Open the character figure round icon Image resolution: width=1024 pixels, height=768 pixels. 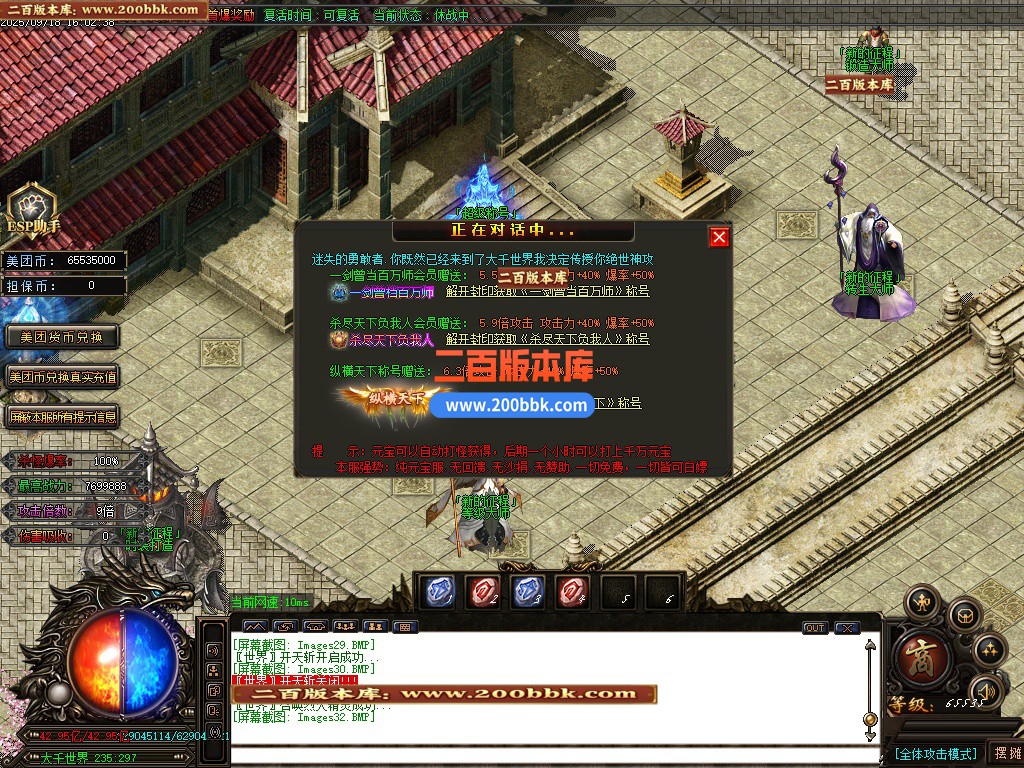921,603
